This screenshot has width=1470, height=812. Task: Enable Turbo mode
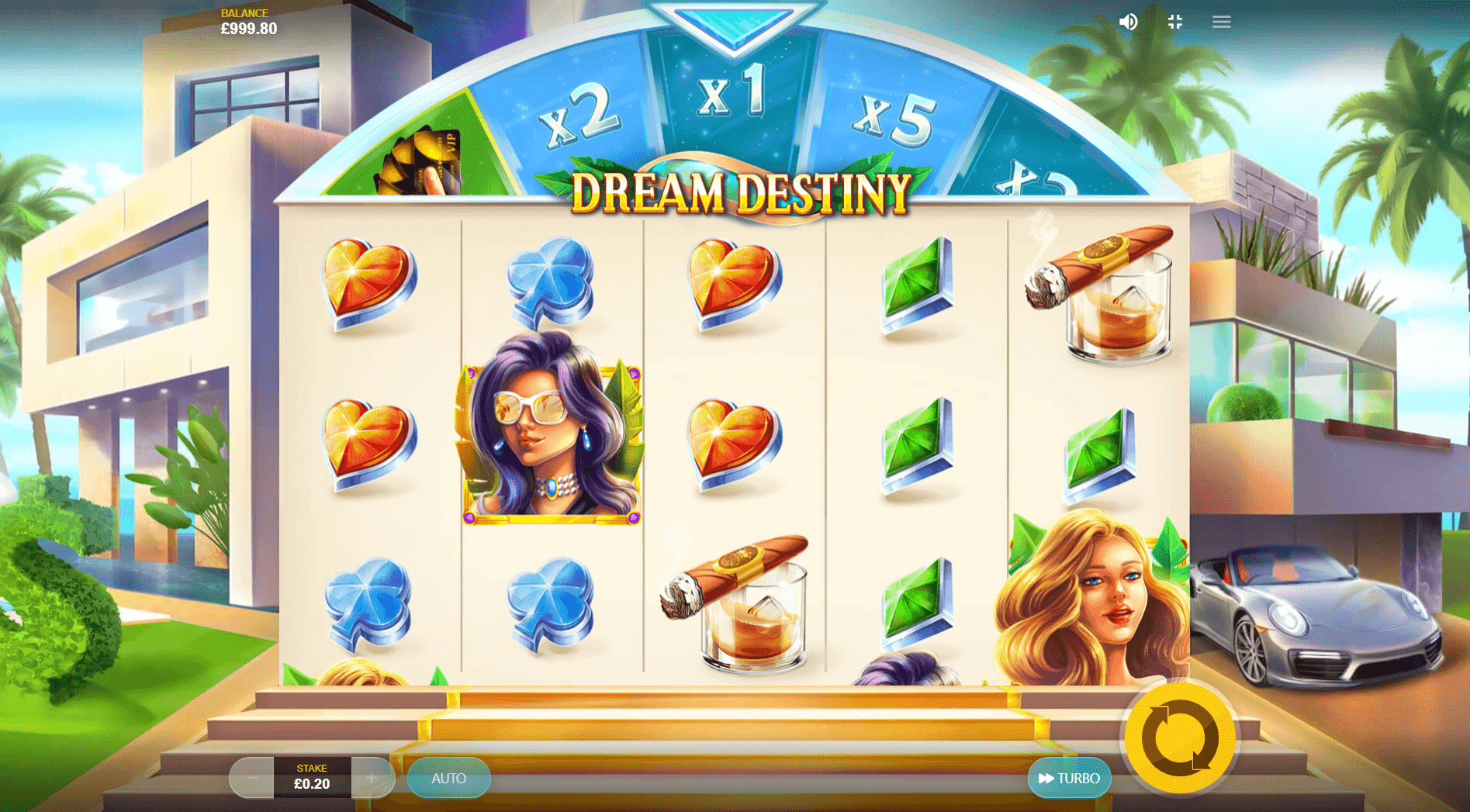coord(1069,778)
